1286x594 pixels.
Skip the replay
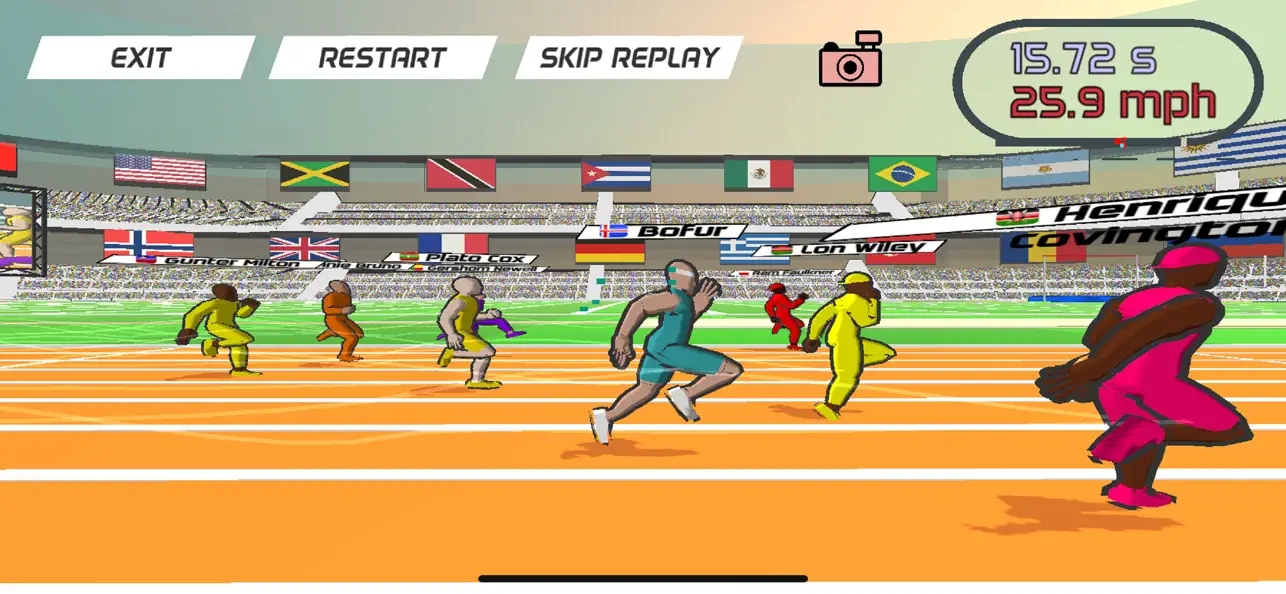tap(629, 58)
